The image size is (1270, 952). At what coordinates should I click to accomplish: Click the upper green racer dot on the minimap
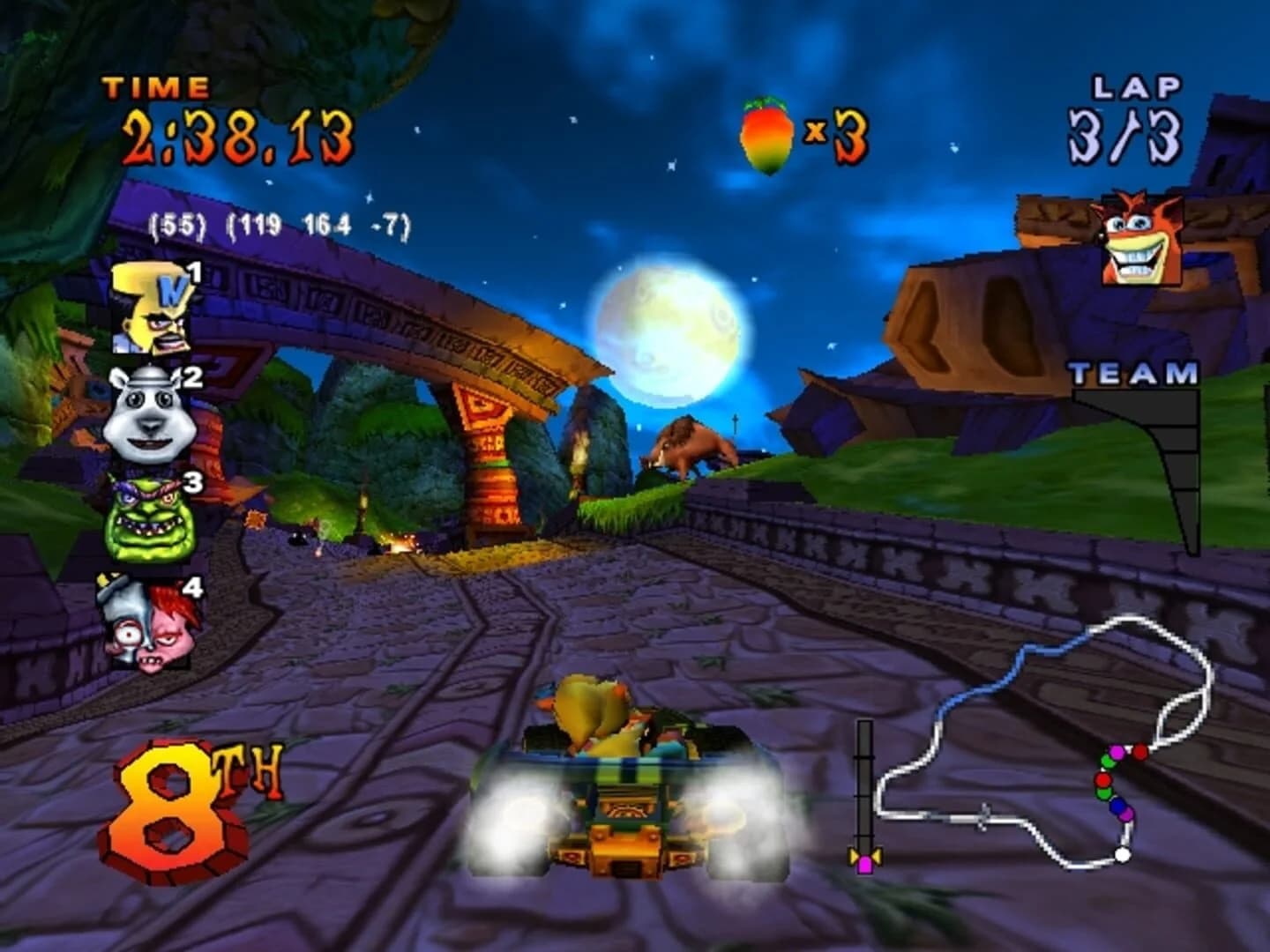(x=1109, y=762)
